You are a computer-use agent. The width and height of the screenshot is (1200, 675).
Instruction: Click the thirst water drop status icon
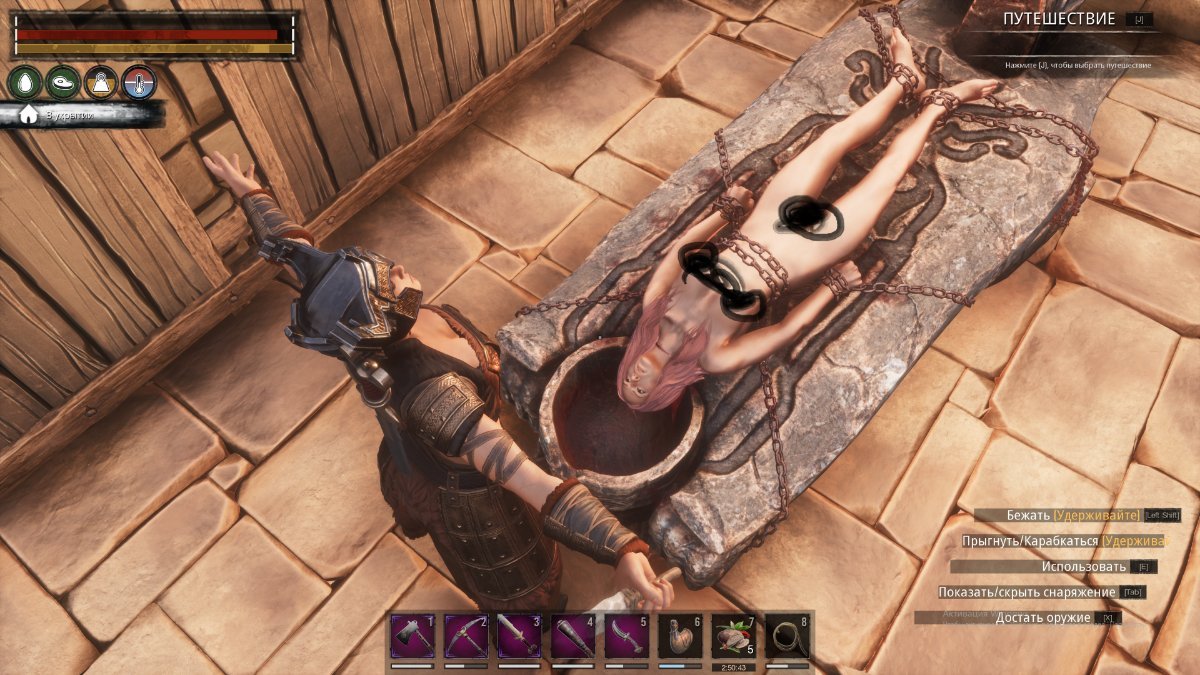(24, 82)
